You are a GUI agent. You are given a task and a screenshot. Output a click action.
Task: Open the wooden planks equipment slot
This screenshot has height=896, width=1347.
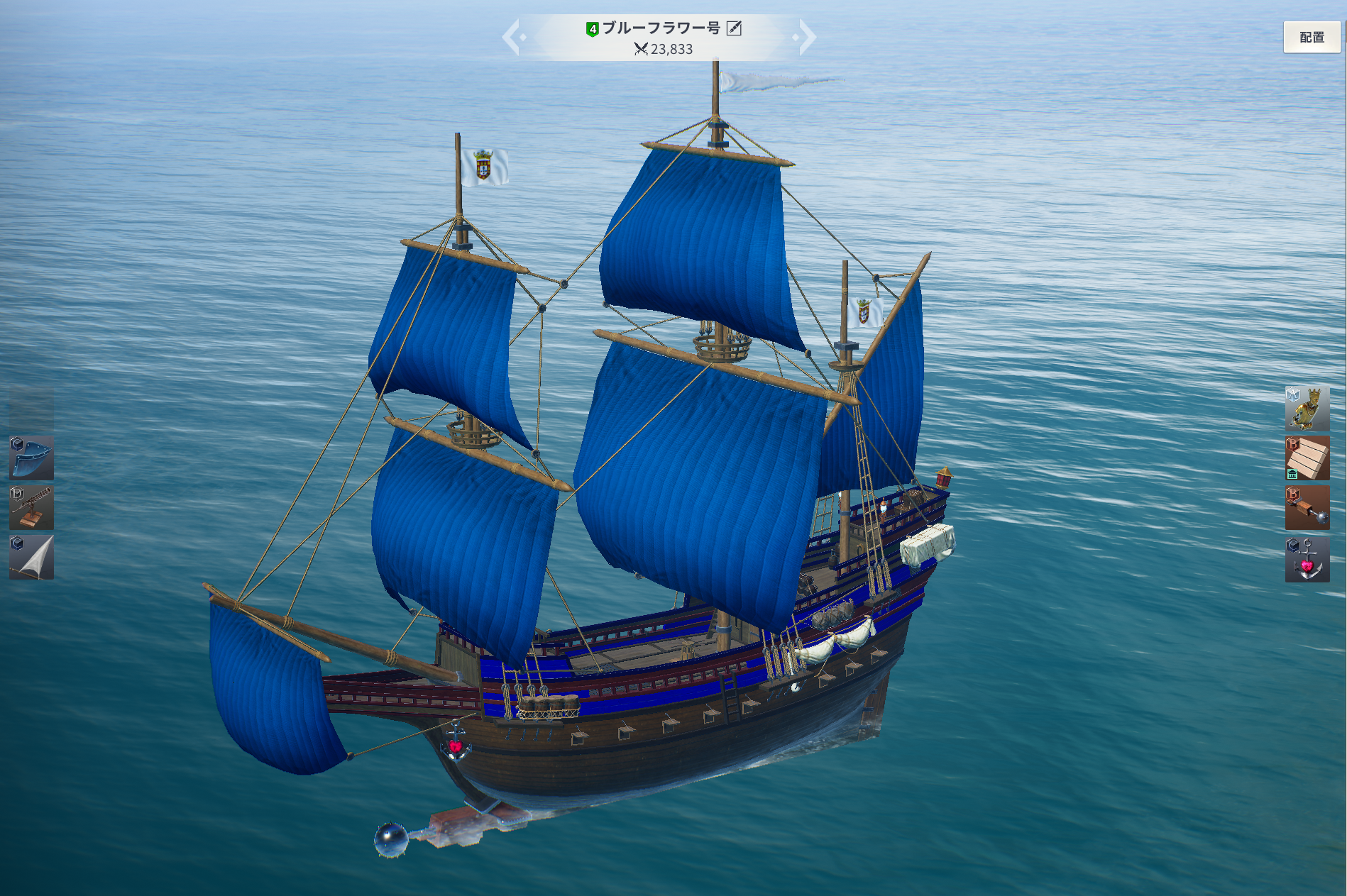pyautogui.click(x=1307, y=458)
